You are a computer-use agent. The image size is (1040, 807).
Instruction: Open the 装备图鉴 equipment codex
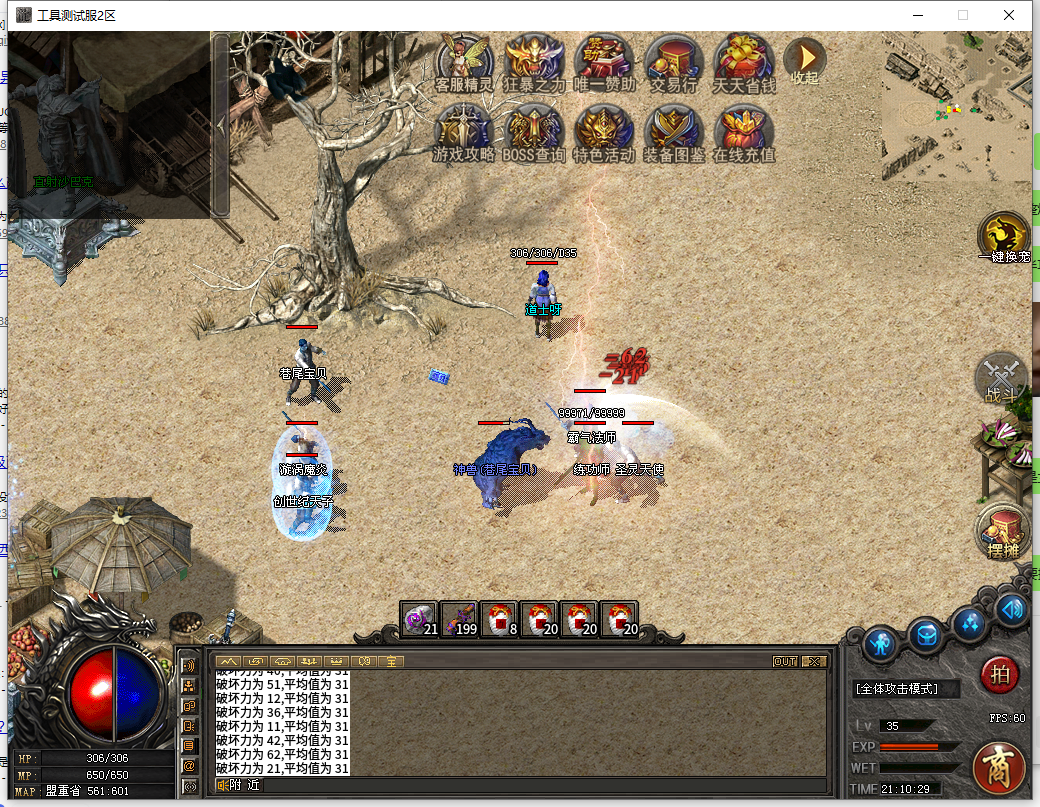674,132
